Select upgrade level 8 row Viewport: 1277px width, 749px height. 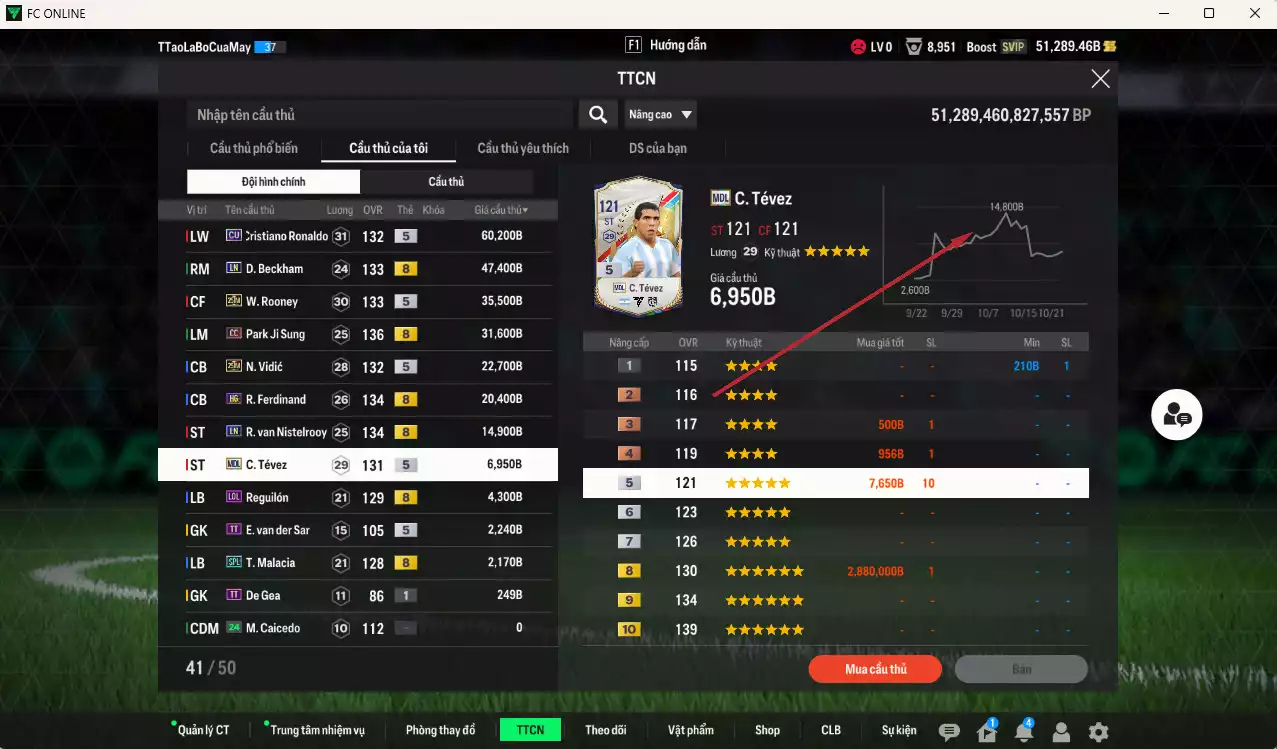(835, 571)
